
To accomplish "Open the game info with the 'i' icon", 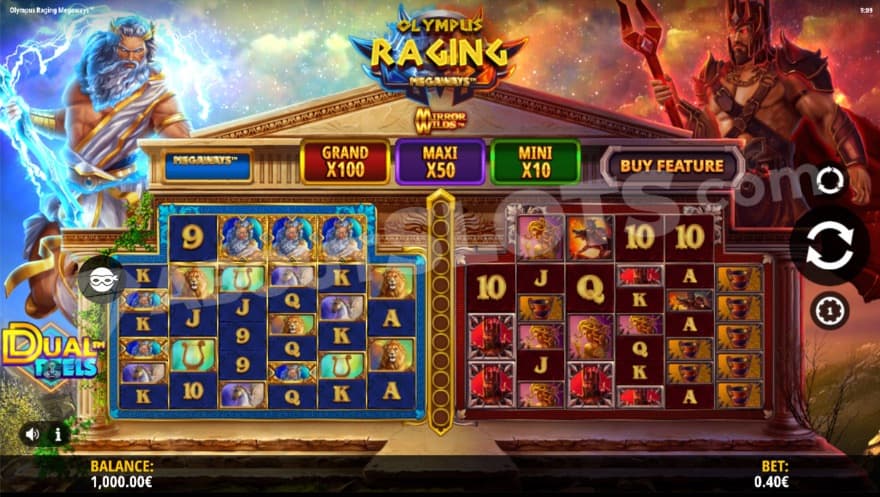I will coord(58,434).
